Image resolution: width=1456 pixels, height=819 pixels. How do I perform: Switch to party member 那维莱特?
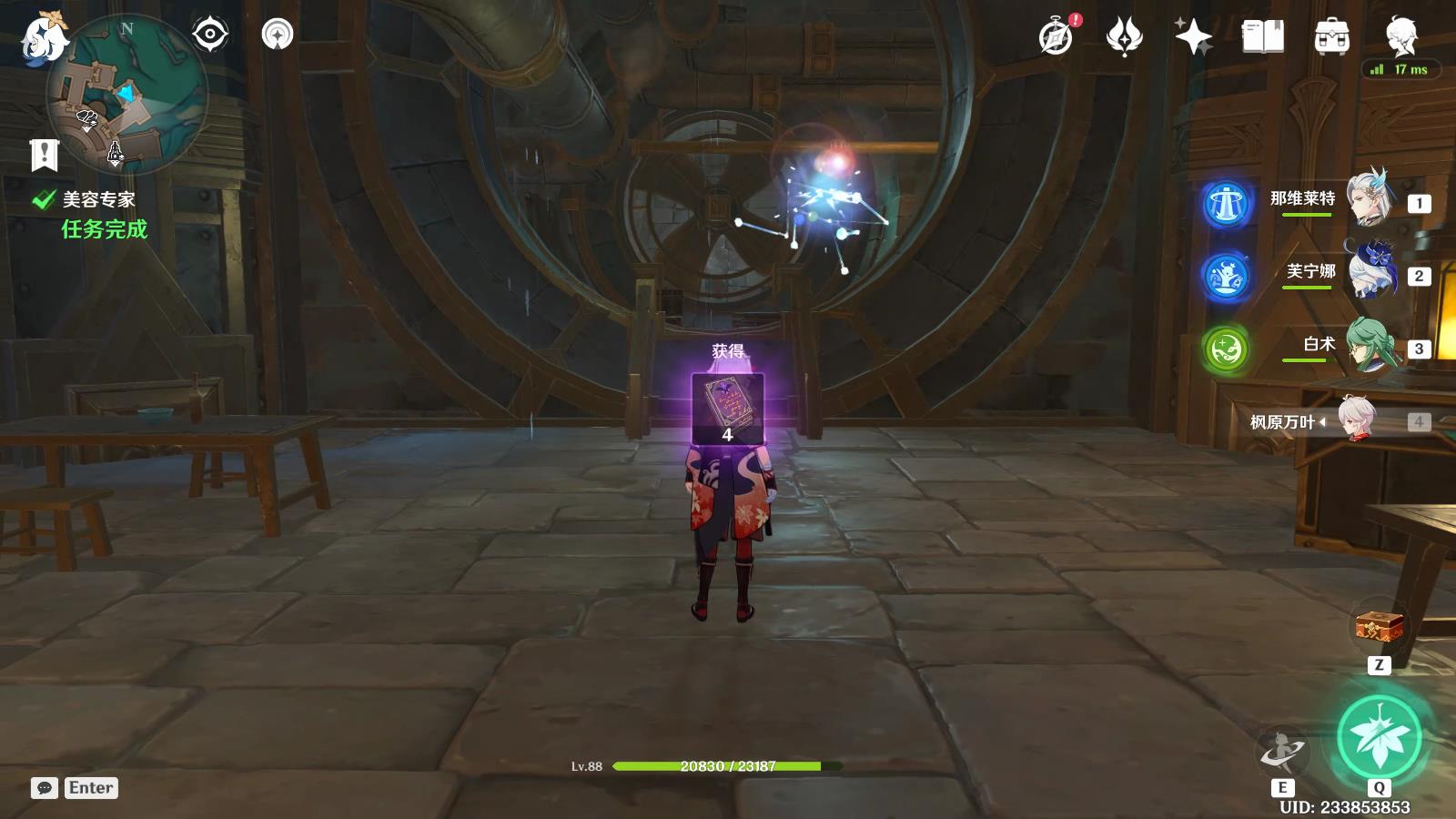pos(1370,199)
